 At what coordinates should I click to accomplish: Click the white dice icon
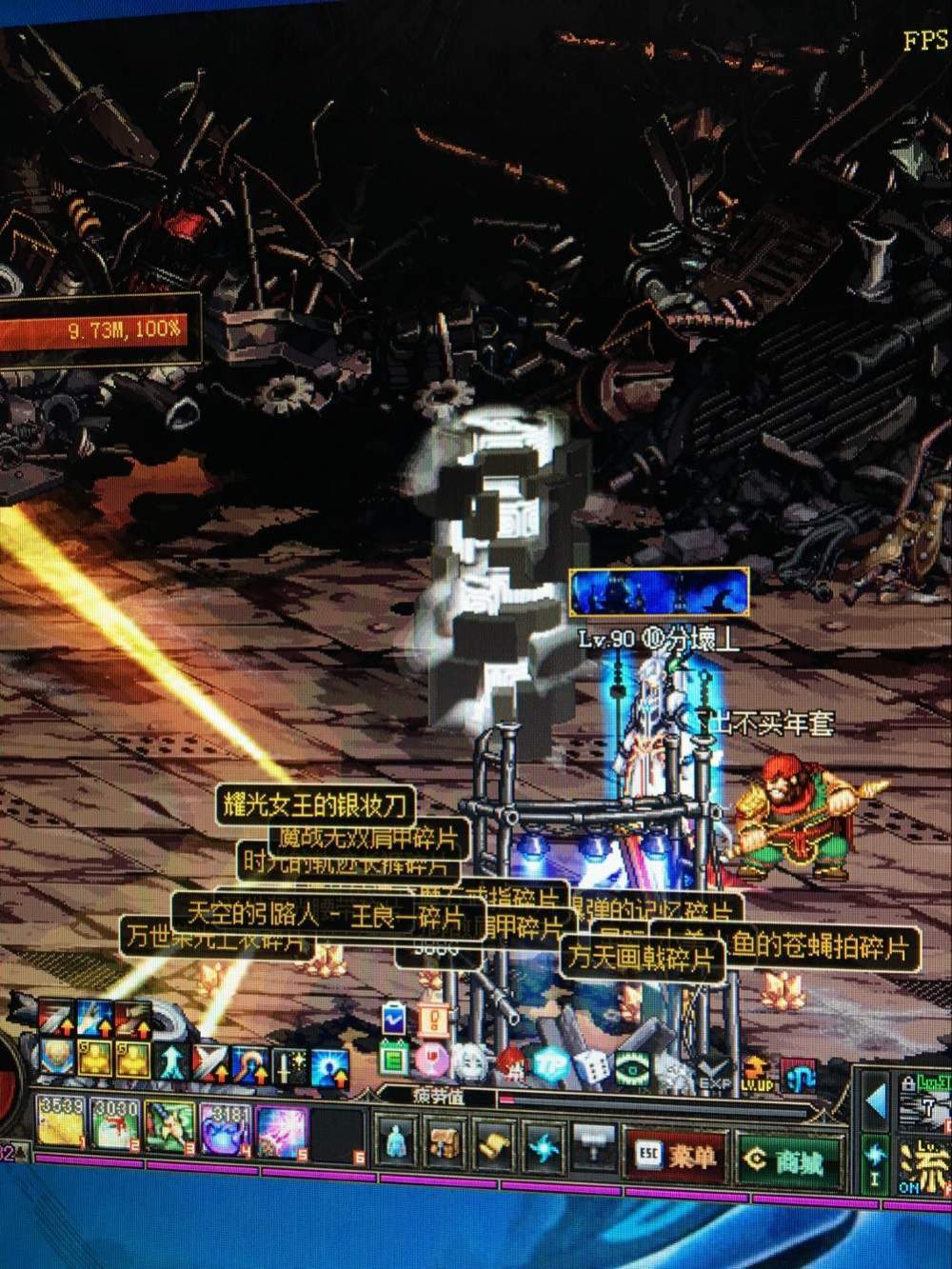pyautogui.click(x=590, y=1068)
